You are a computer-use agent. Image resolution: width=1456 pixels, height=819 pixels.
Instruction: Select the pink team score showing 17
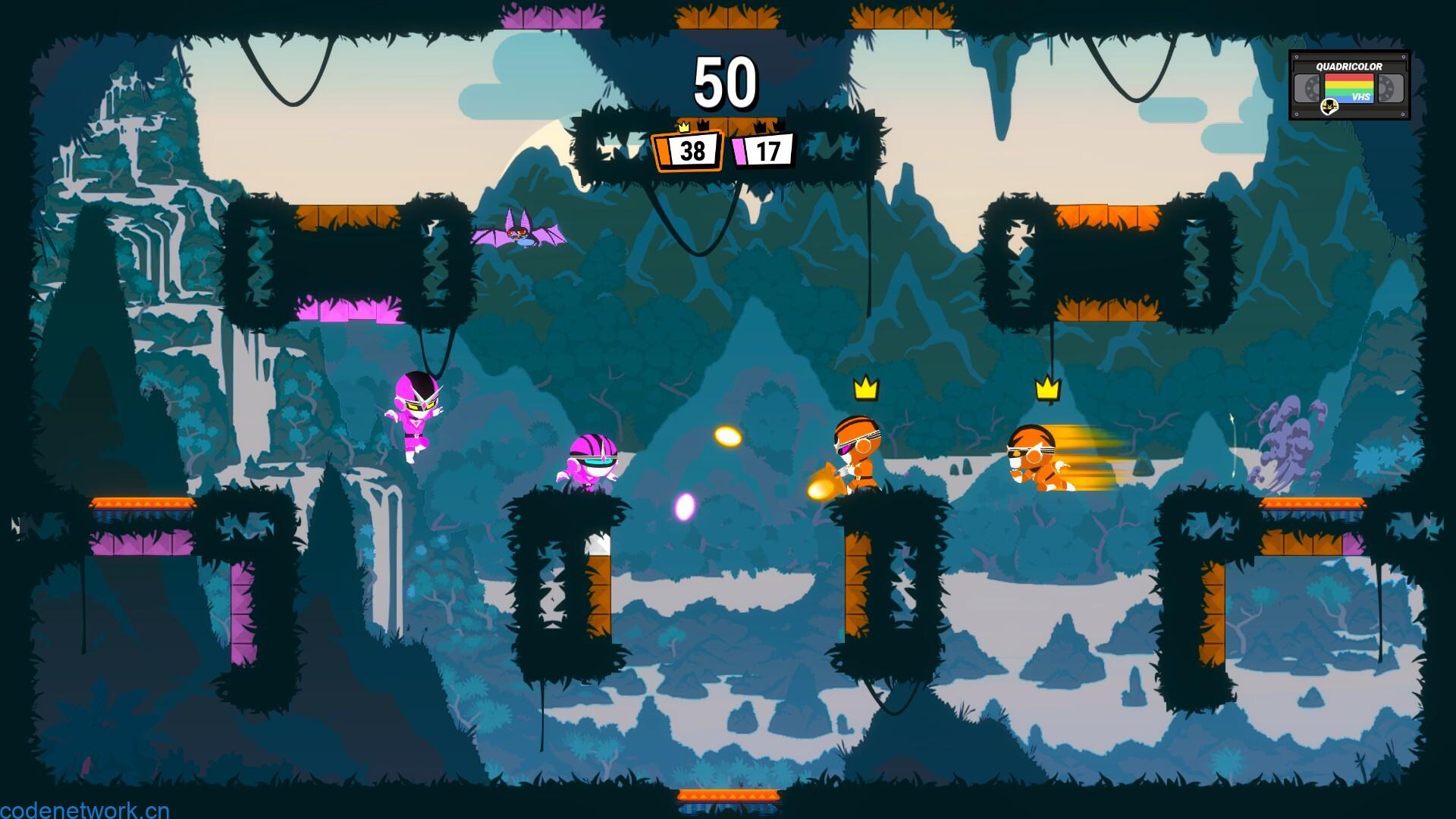(768, 152)
